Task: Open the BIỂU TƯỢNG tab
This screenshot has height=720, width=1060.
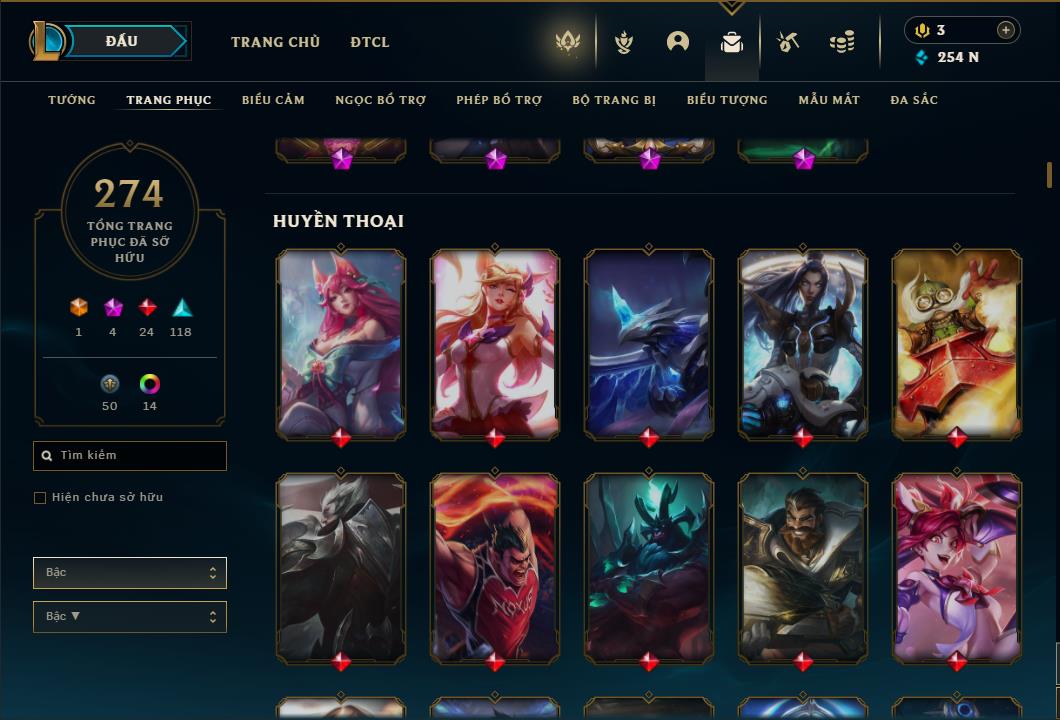Action: 727,100
